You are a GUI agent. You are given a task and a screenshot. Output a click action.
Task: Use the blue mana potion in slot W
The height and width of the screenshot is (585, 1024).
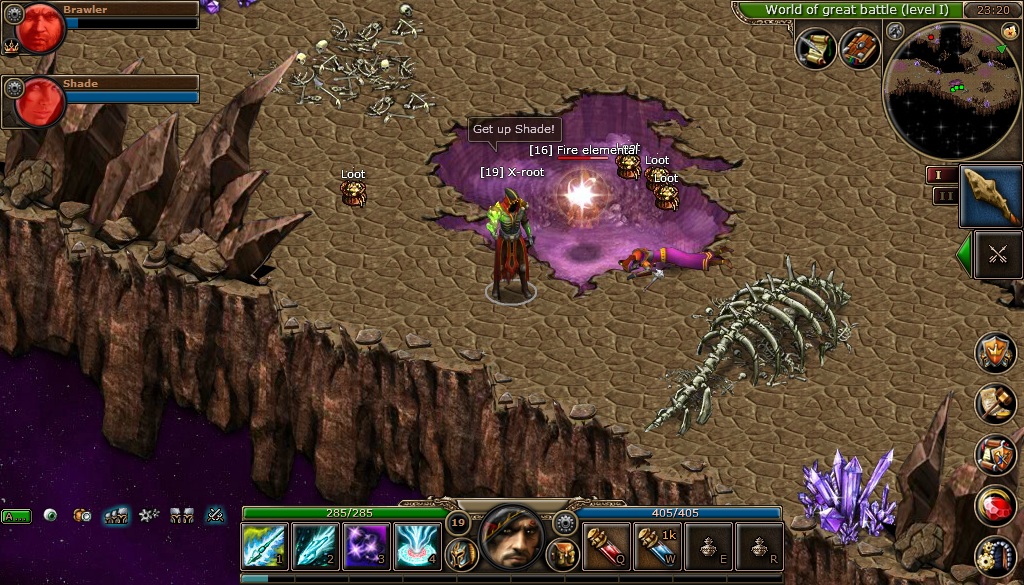click(658, 546)
